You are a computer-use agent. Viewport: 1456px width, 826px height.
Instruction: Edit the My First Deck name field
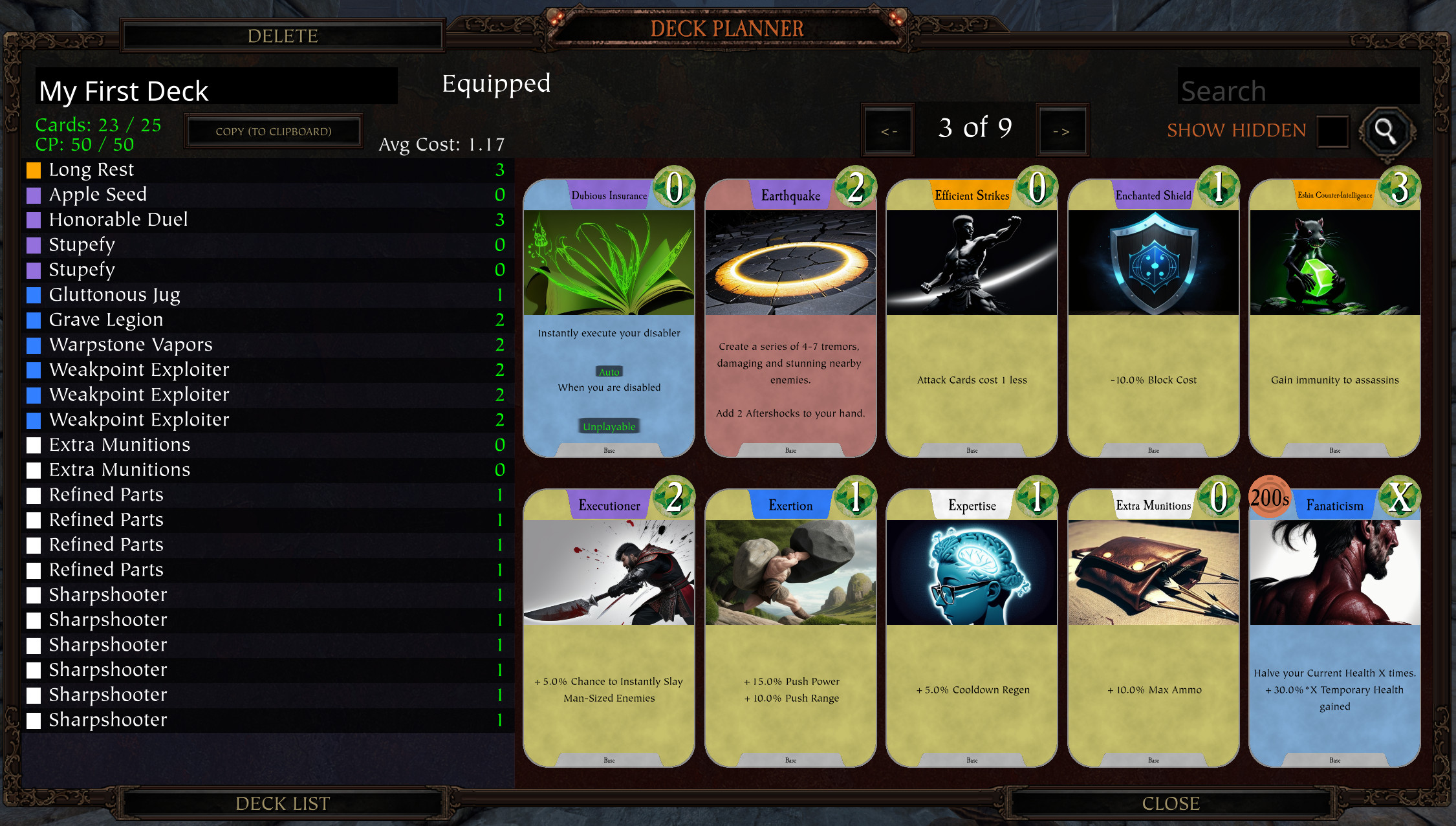217,90
